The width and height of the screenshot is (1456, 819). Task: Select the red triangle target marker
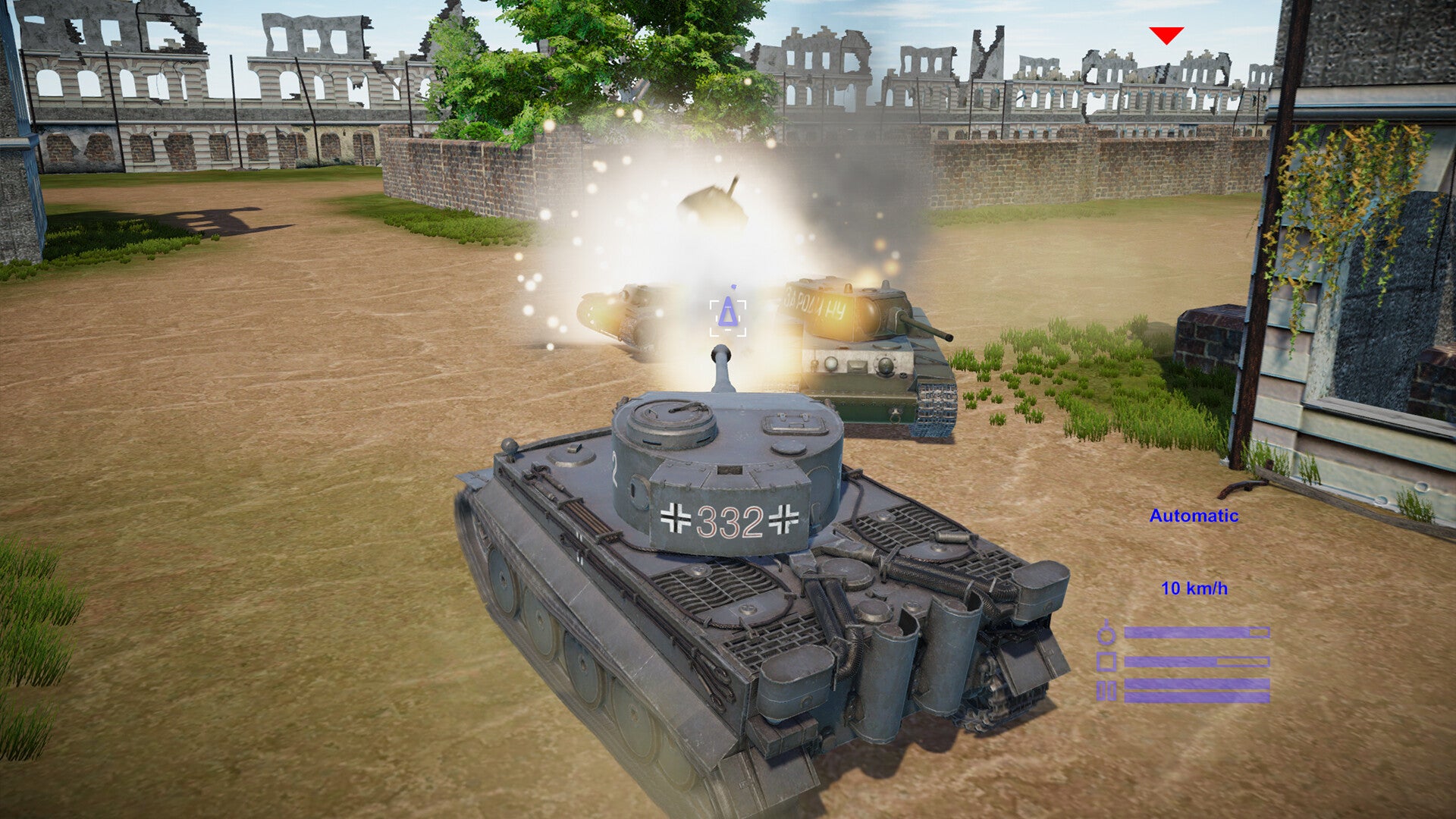point(1166,35)
